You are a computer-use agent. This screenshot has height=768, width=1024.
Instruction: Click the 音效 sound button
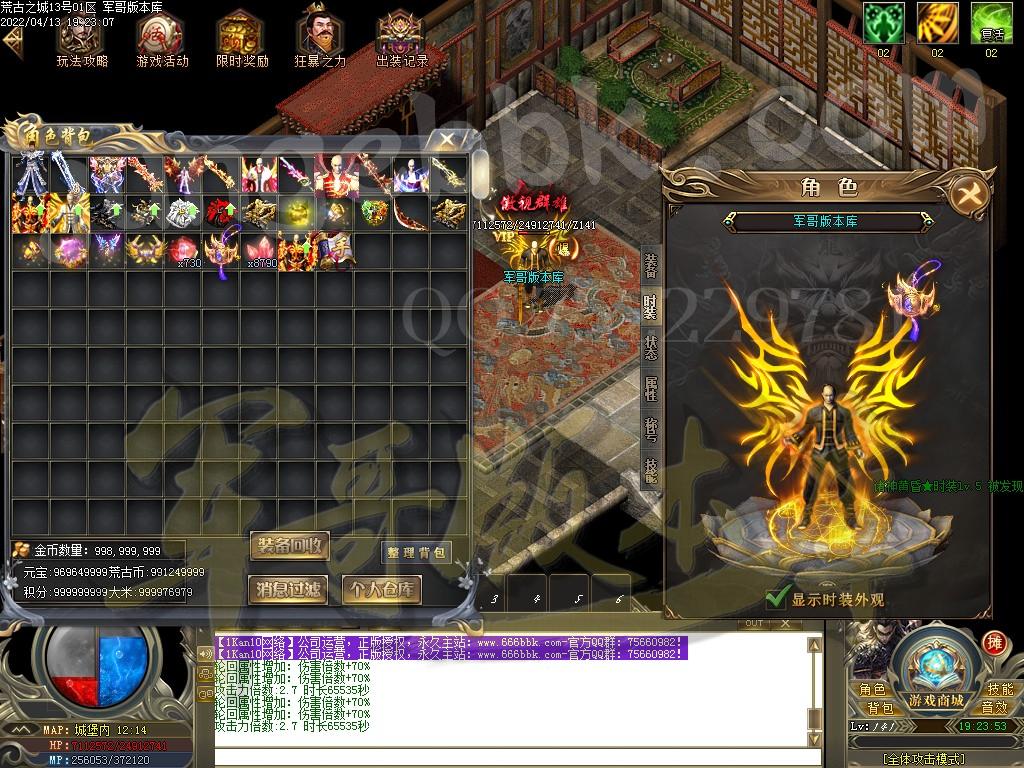pos(994,708)
